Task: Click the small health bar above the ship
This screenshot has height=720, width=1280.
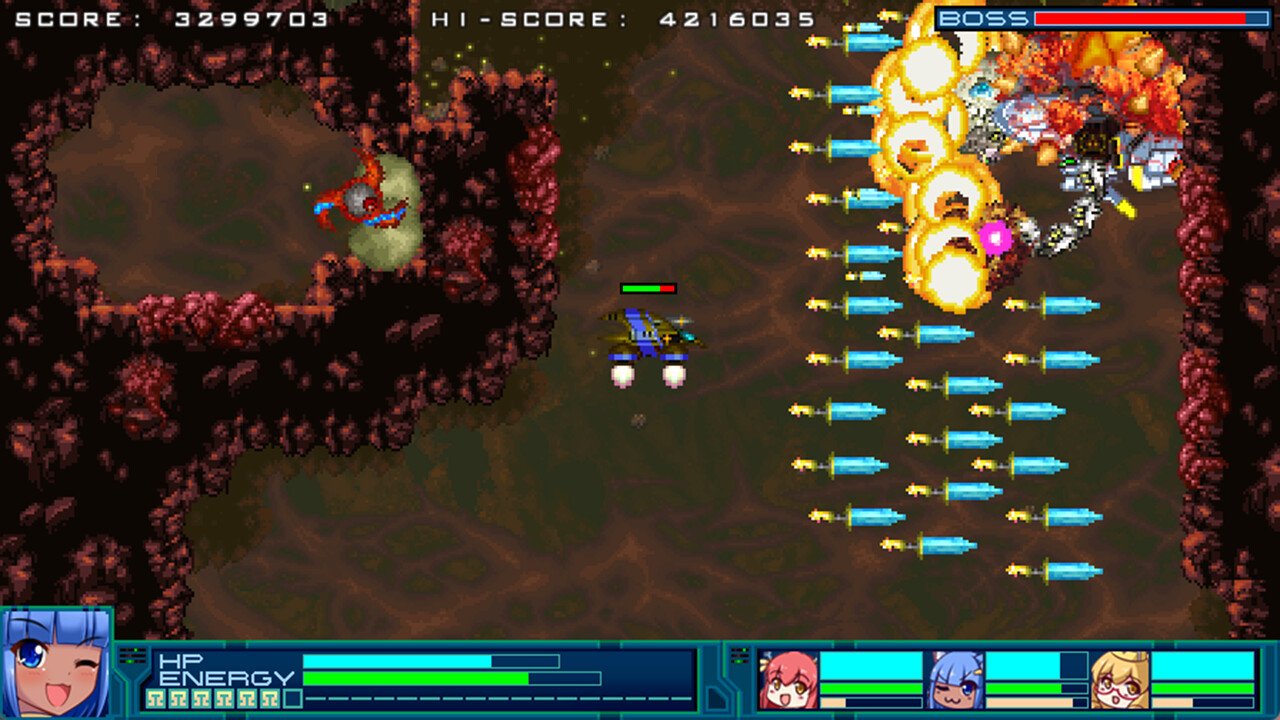Action: pyautogui.click(x=650, y=289)
